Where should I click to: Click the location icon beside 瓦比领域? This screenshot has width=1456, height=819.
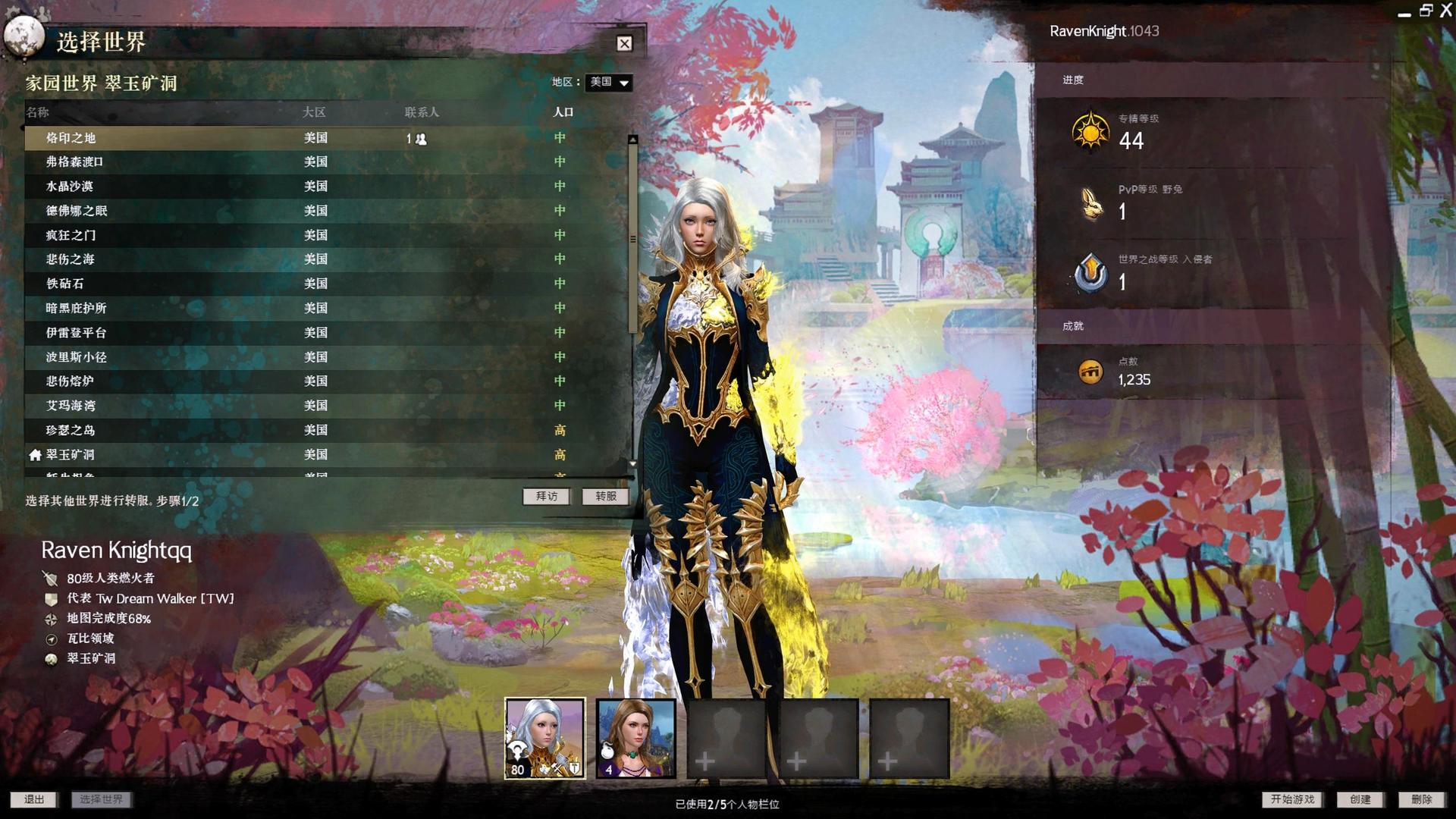51,639
